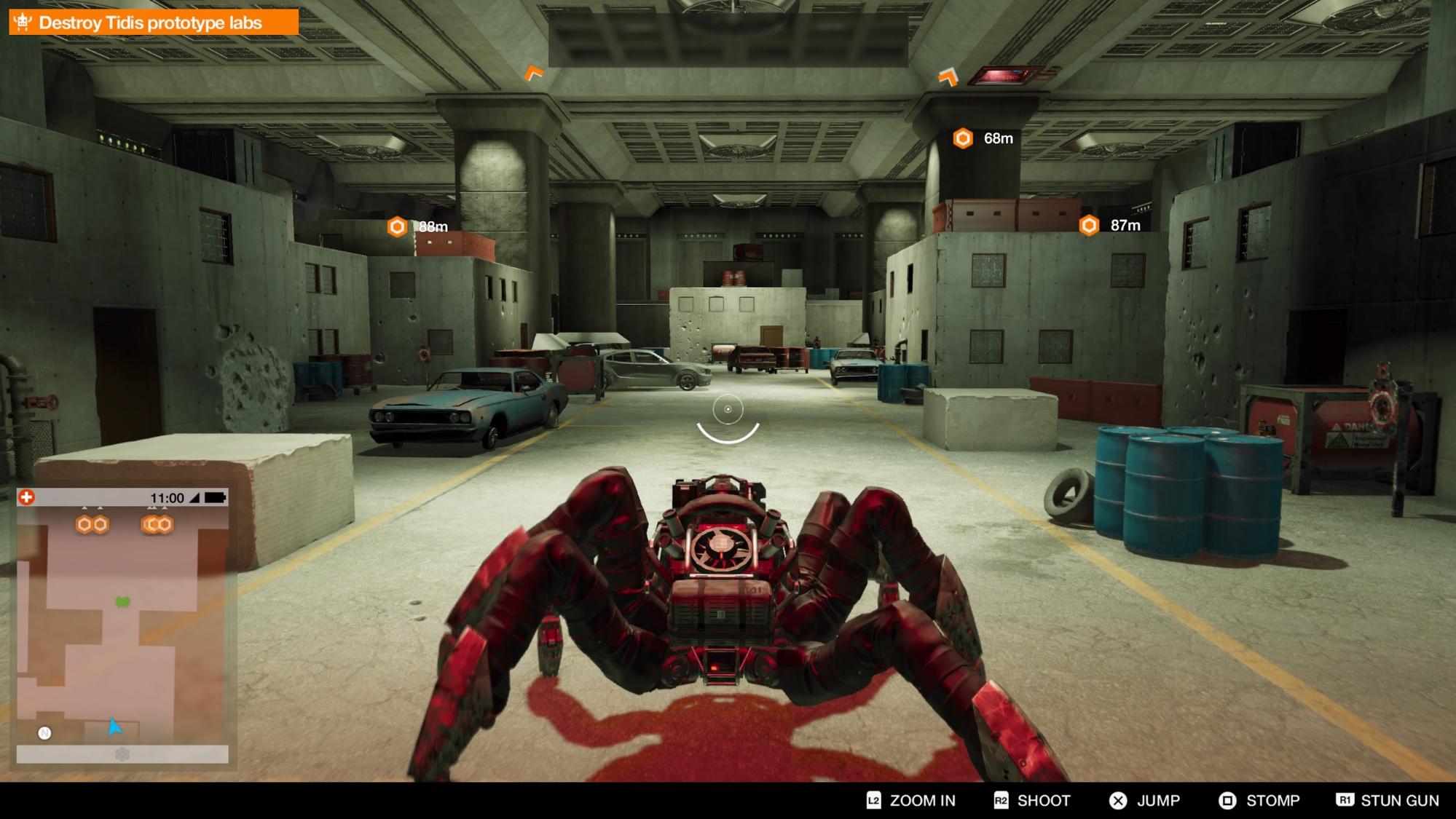Click the north compass indicator on minimap
Image resolution: width=1456 pixels, height=819 pixels.
pos(44,733)
